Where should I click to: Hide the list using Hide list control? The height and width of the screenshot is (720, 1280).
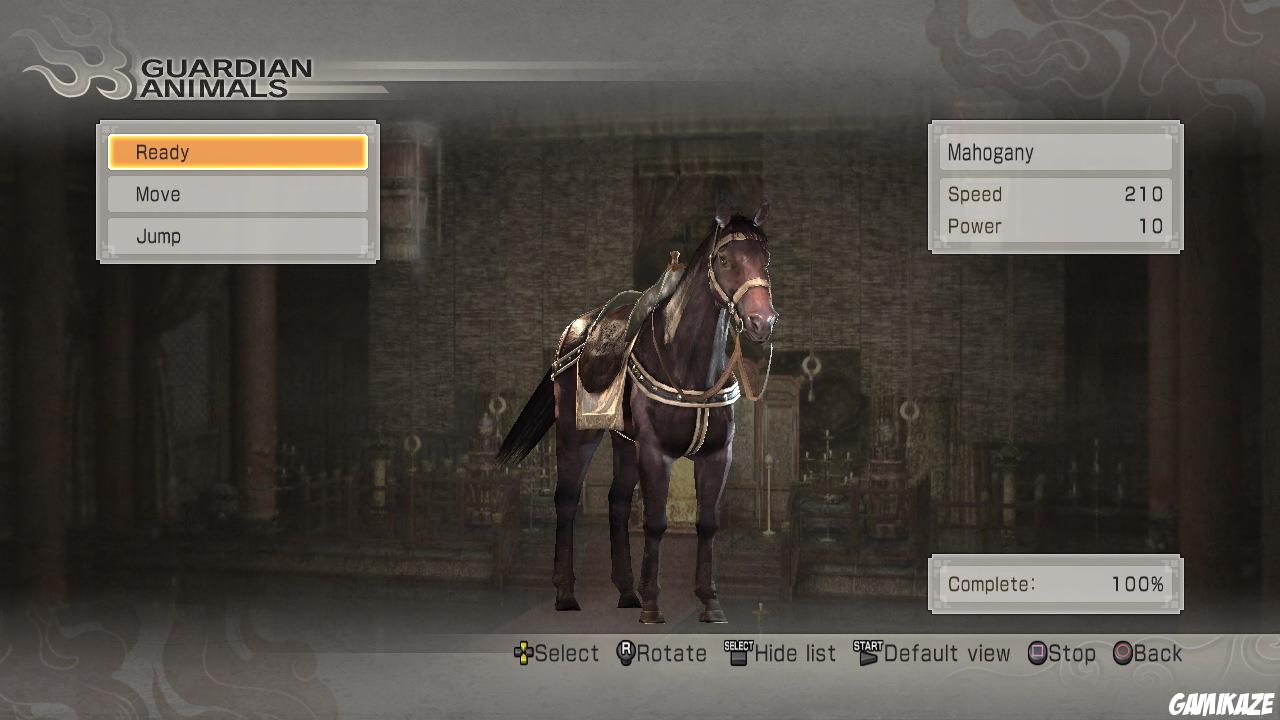click(786, 653)
